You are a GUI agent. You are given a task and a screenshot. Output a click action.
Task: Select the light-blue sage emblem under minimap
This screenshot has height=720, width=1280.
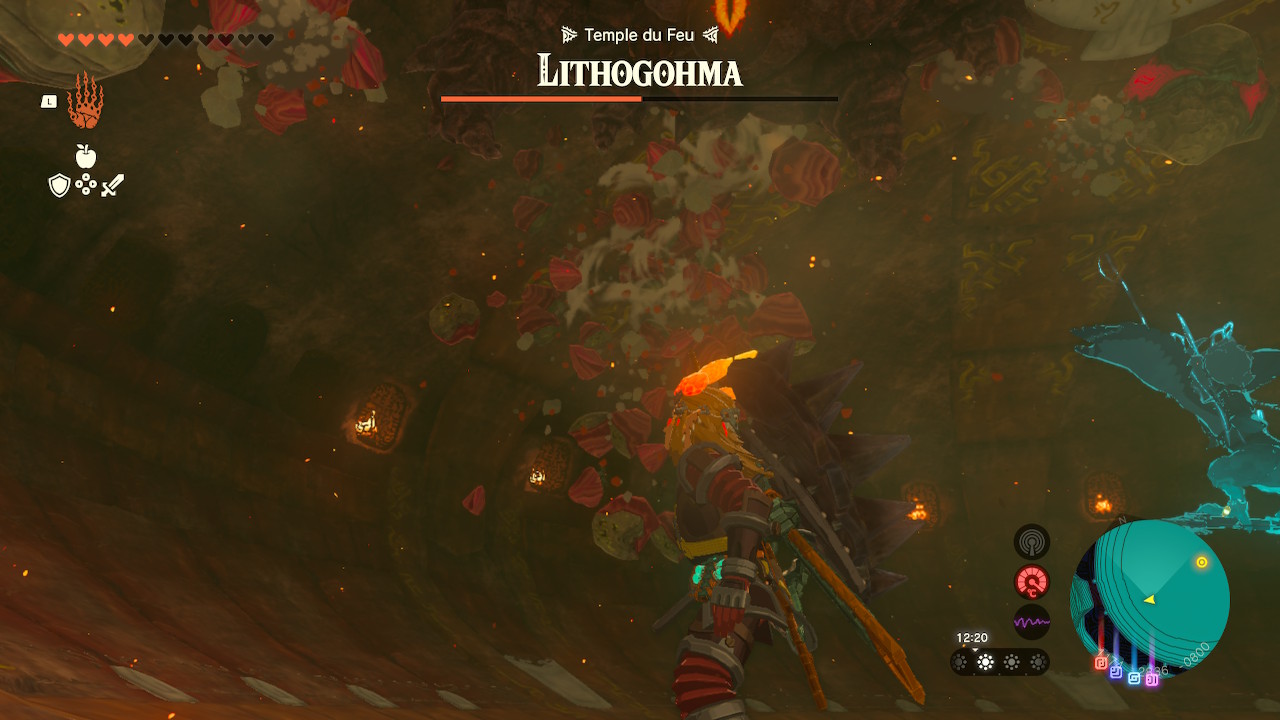pos(1134,678)
